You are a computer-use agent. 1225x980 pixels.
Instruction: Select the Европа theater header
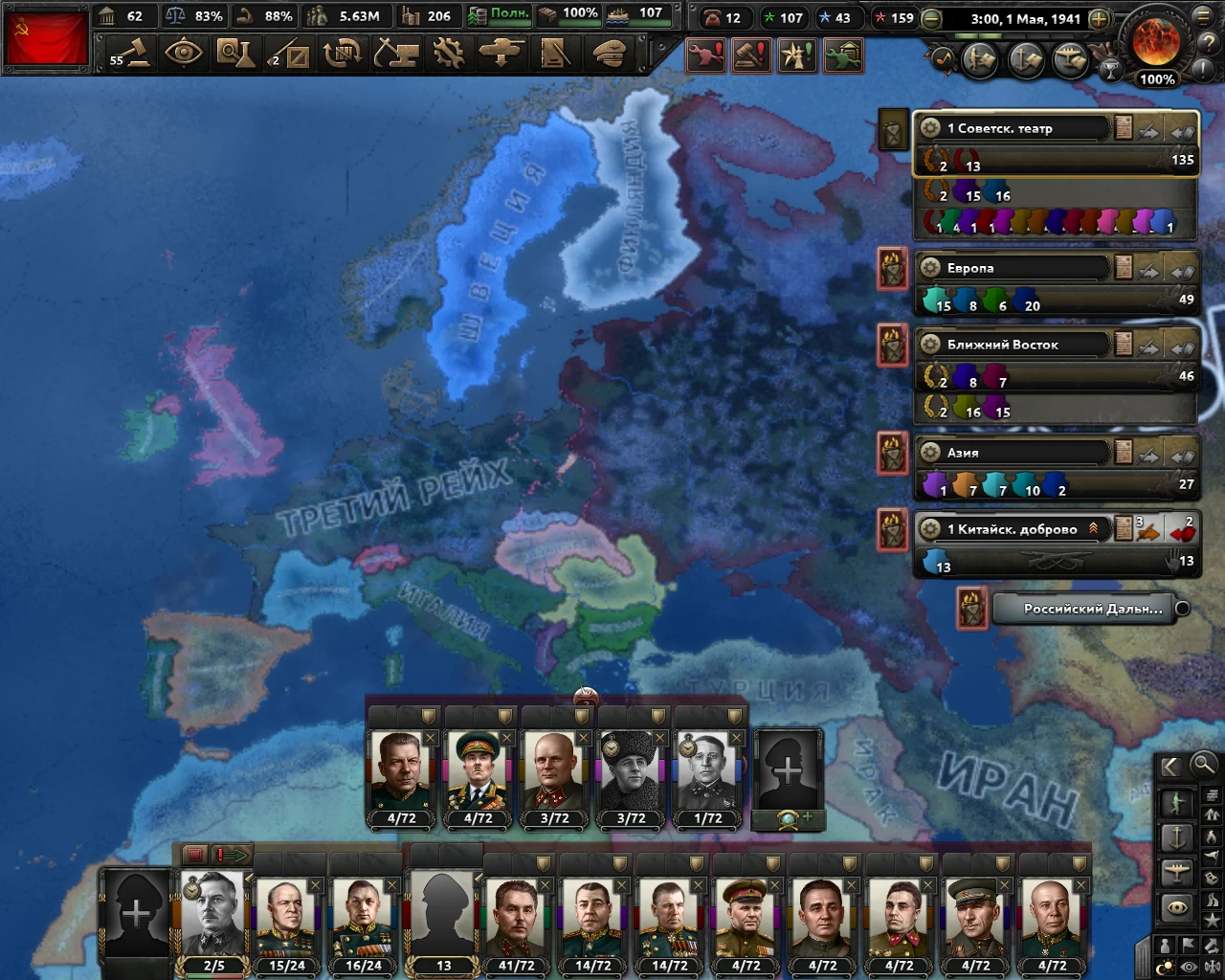coord(1014,268)
